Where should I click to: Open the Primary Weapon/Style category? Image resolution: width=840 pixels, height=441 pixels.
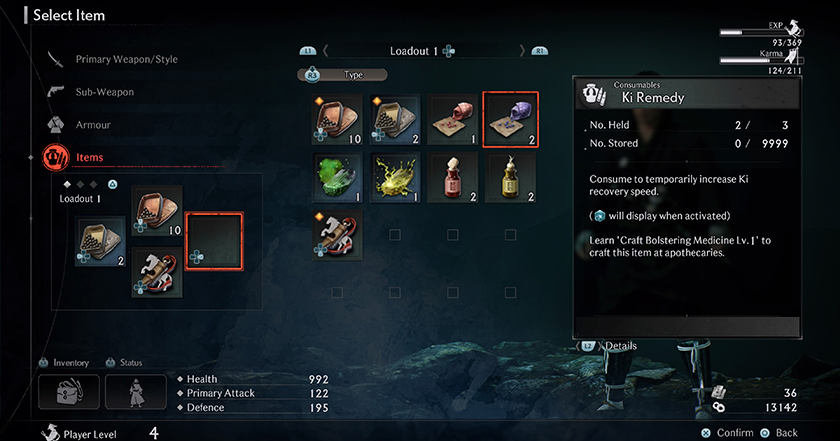pyautogui.click(x=126, y=59)
